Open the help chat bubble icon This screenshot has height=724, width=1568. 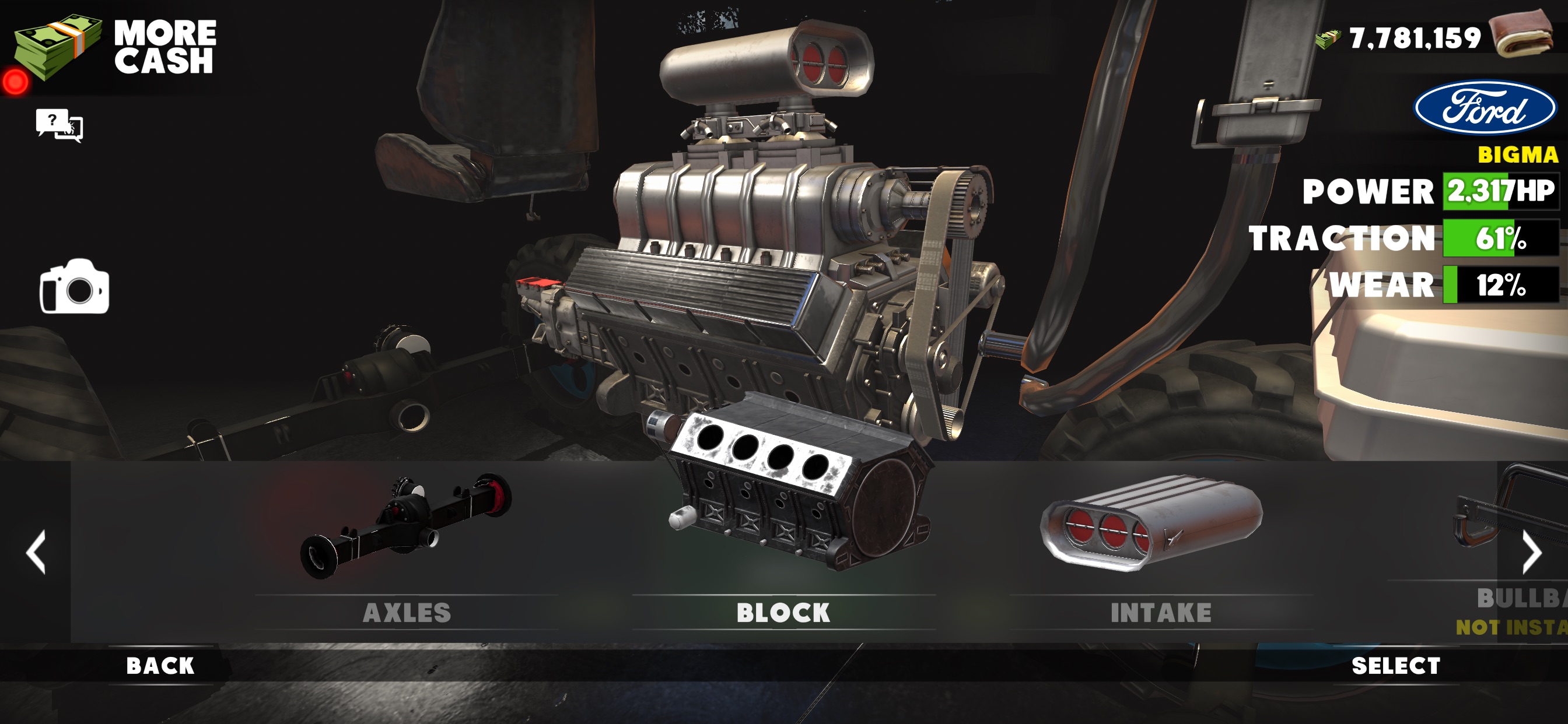(x=59, y=125)
